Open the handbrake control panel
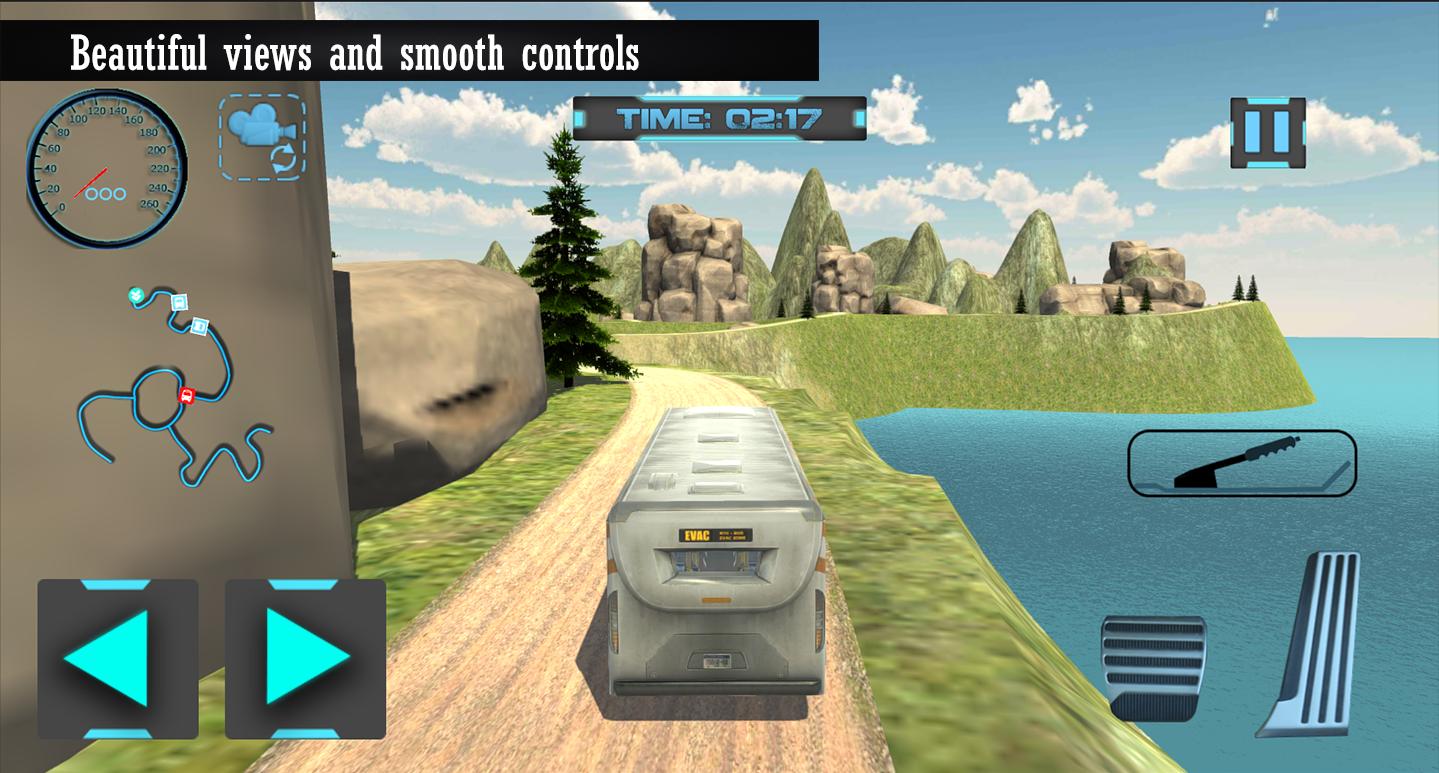Screen dimensions: 1439x773 pos(1242,462)
